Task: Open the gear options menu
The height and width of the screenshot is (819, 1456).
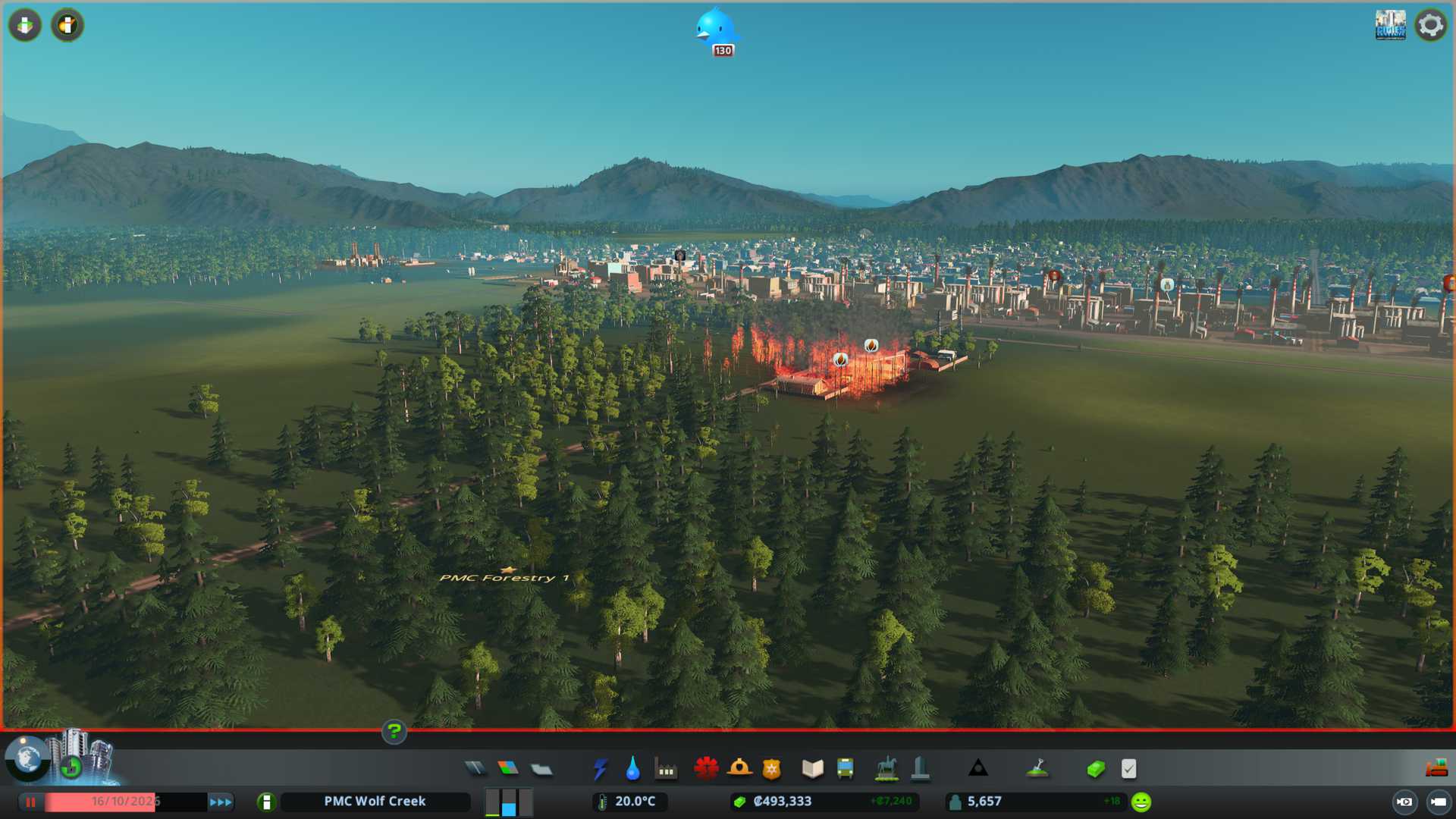Action: coord(1430,25)
